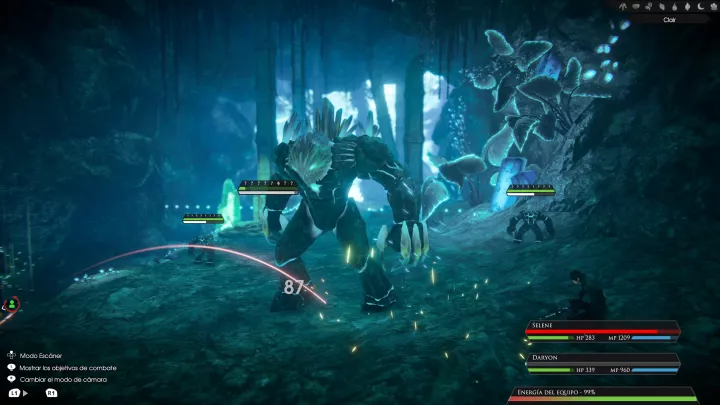Select the cloud-shaped element icon

point(636,7)
